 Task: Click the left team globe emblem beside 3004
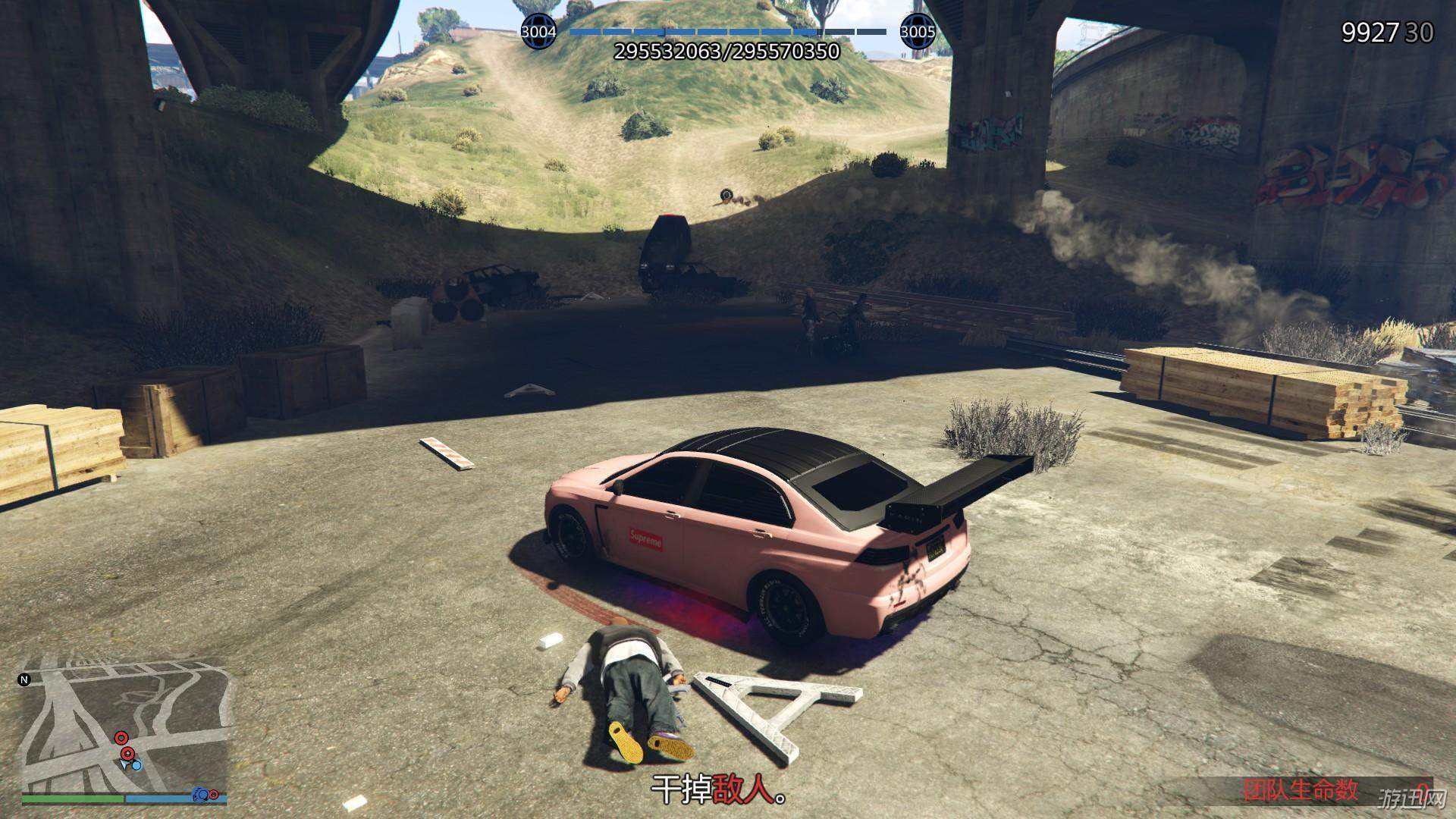(x=538, y=30)
